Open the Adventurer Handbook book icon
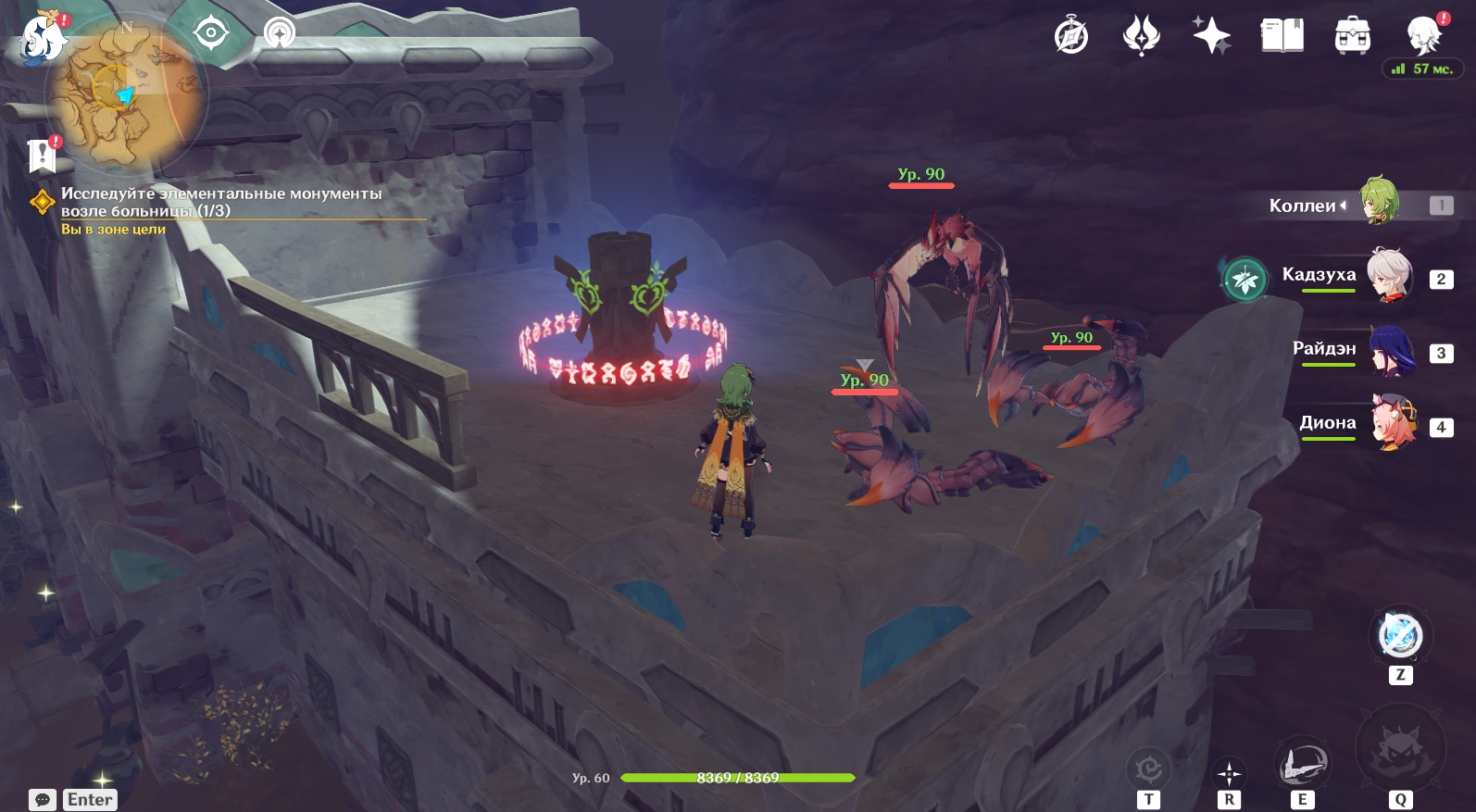 (1282, 37)
